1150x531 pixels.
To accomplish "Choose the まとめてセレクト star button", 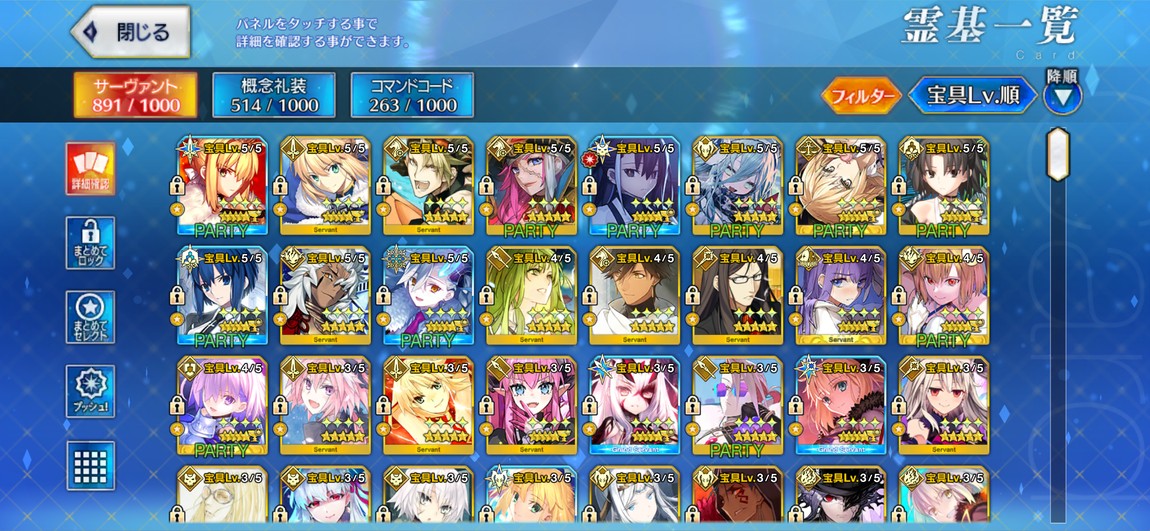I will click(x=90, y=317).
